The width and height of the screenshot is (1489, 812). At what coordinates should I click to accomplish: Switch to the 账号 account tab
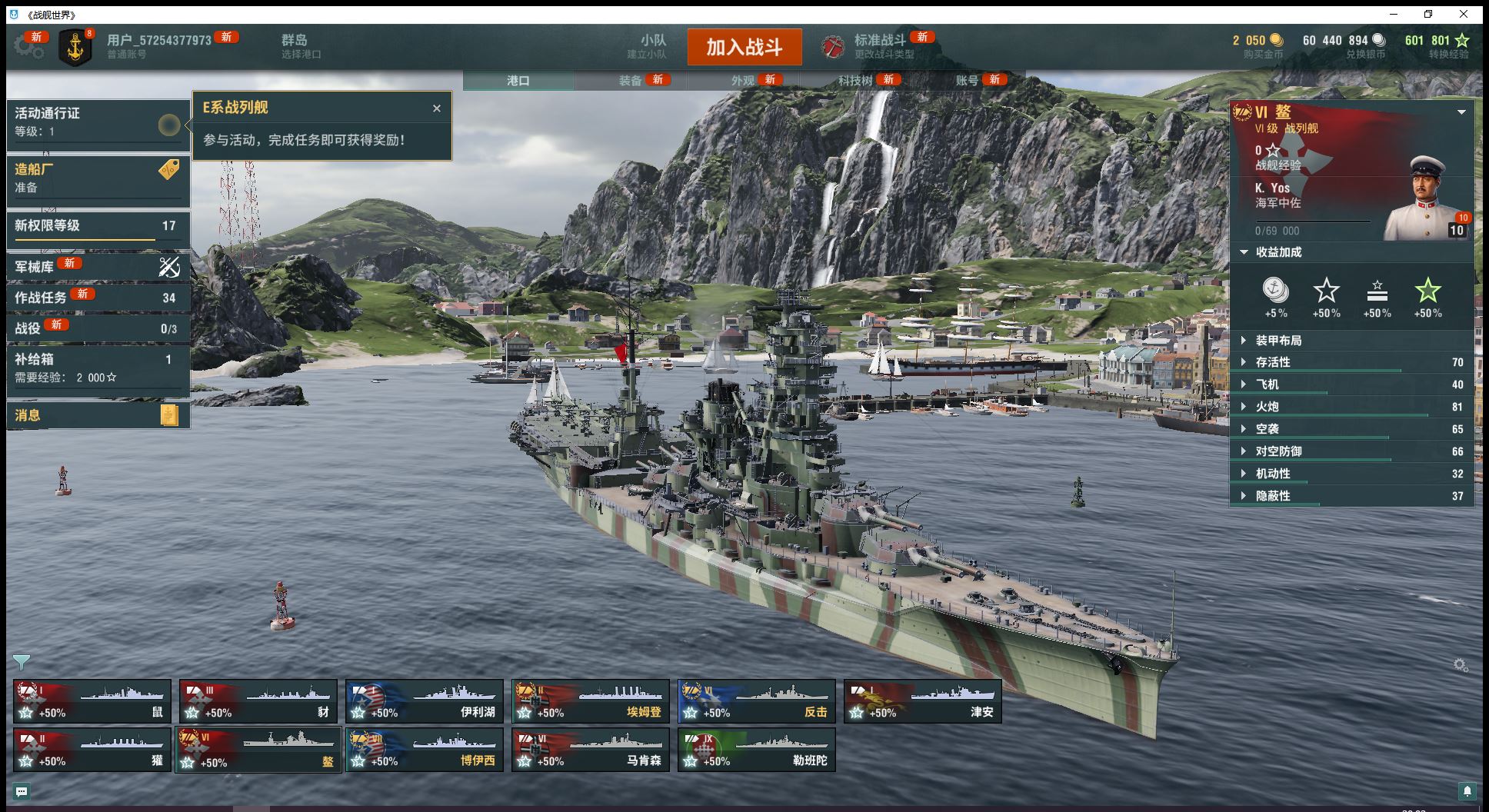[x=967, y=81]
